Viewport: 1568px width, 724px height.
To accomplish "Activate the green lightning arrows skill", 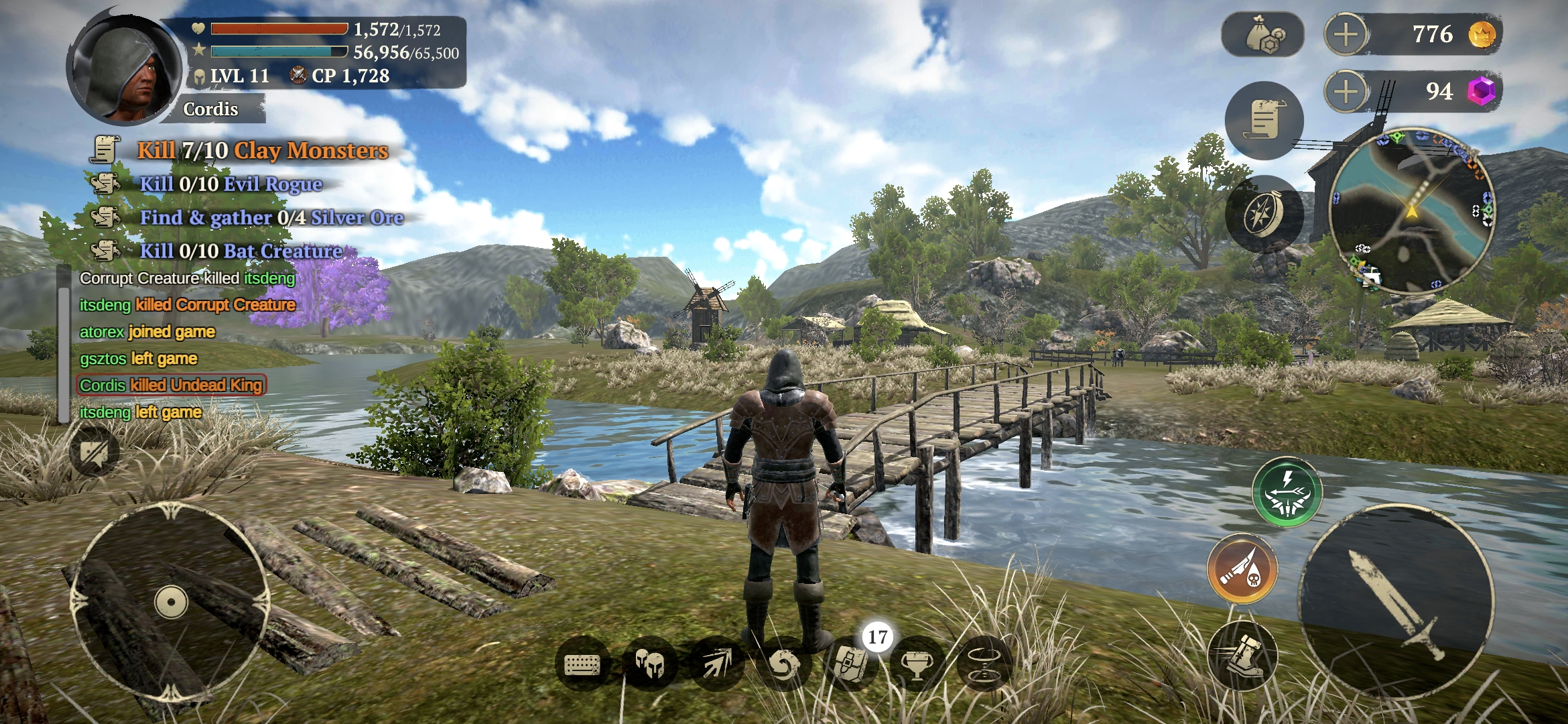I will pos(1287,492).
